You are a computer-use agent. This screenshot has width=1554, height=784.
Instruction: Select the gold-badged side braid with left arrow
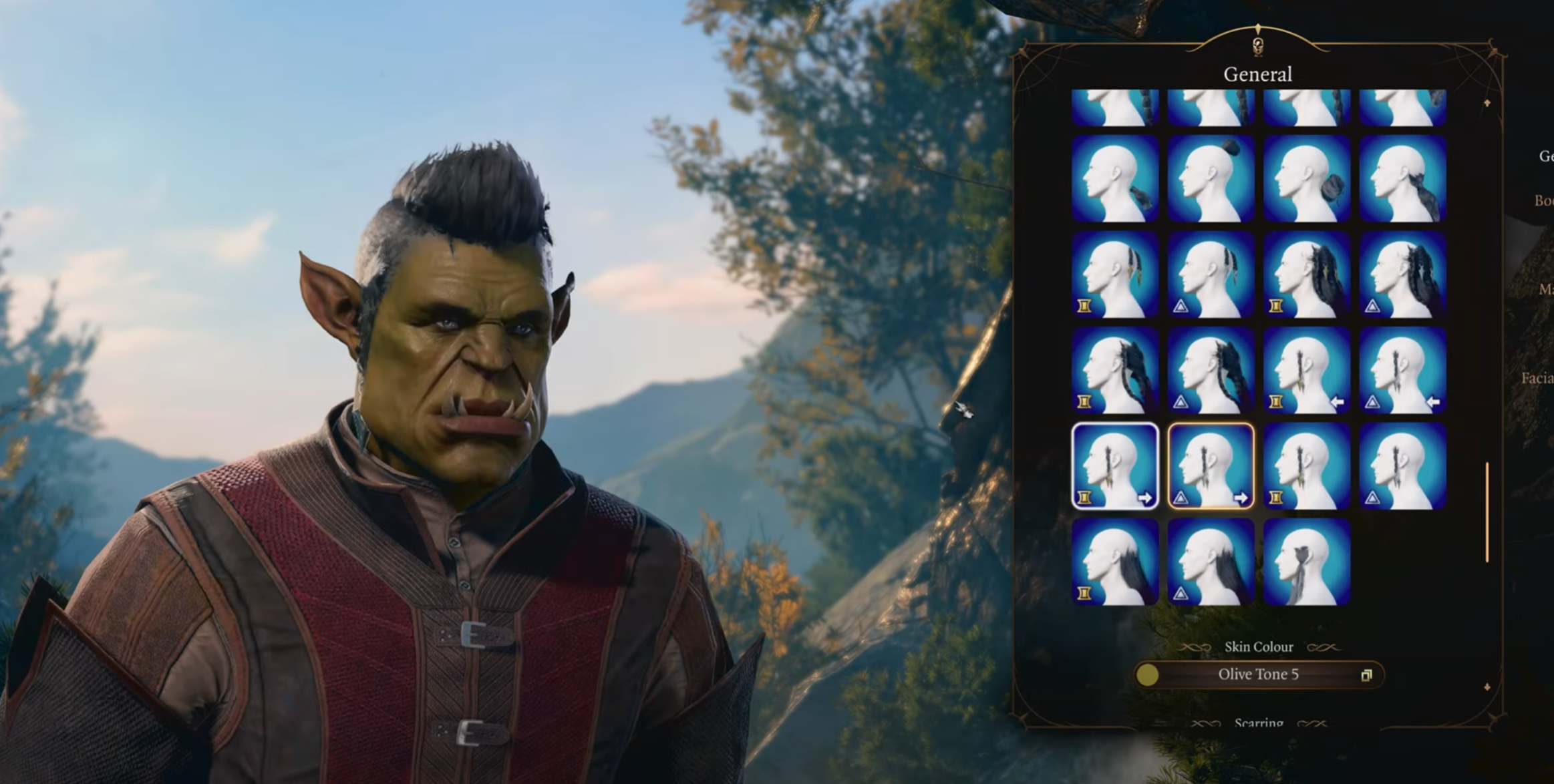click(1307, 371)
